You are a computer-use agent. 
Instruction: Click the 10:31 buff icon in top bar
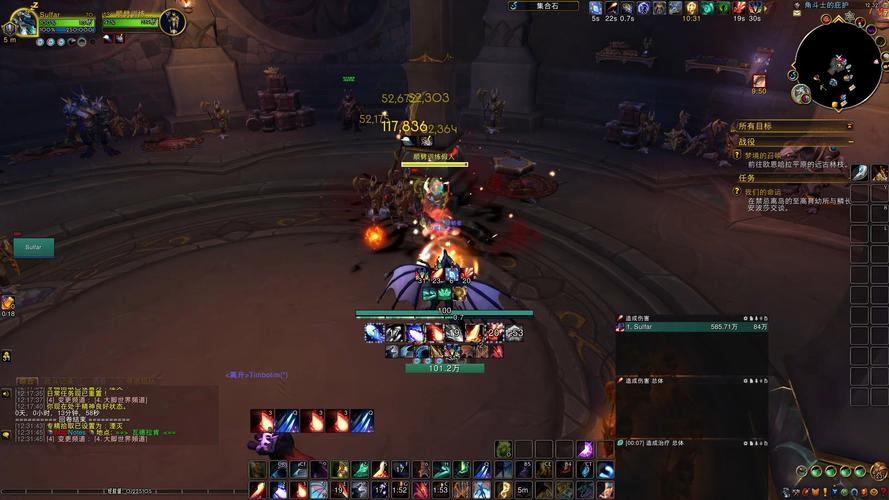690,8
